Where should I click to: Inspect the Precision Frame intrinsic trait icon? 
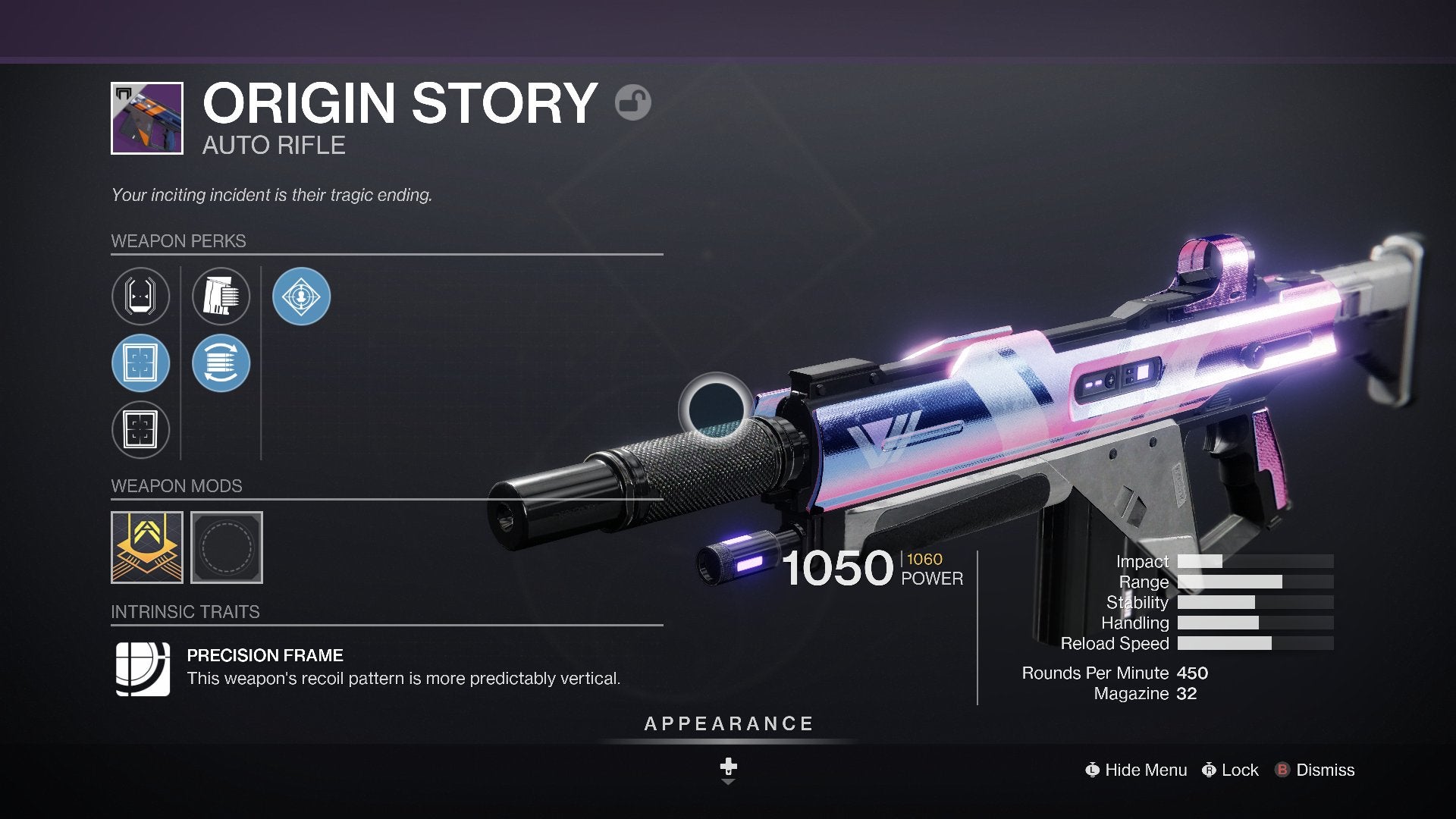(143, 668)
